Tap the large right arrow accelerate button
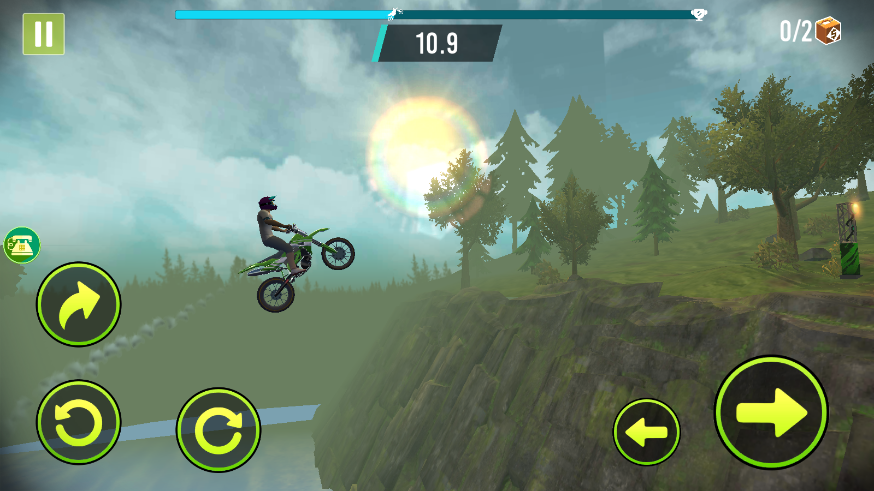Screen dimensions: 874x491 pyautogui.click(x=771, y=412)
